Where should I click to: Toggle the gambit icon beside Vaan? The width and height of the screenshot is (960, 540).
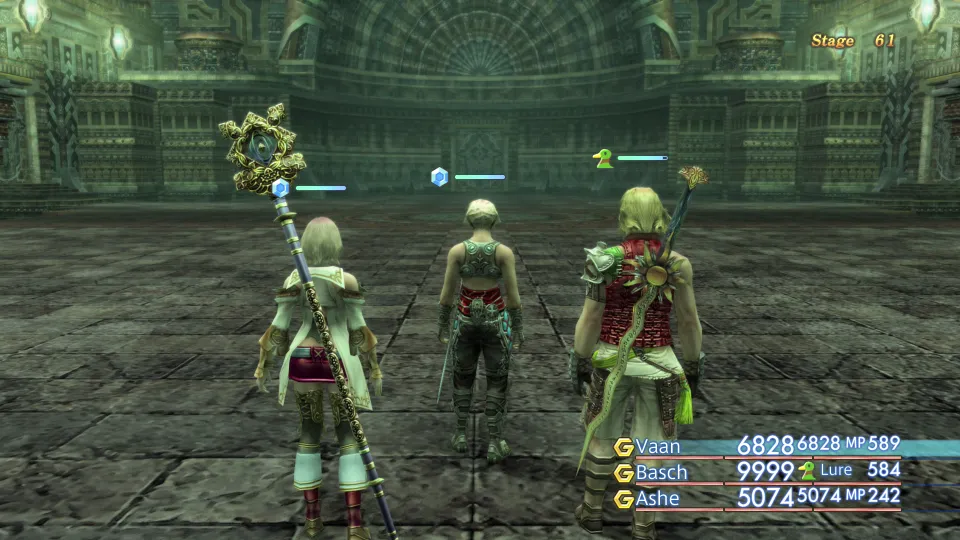(624, 447)
